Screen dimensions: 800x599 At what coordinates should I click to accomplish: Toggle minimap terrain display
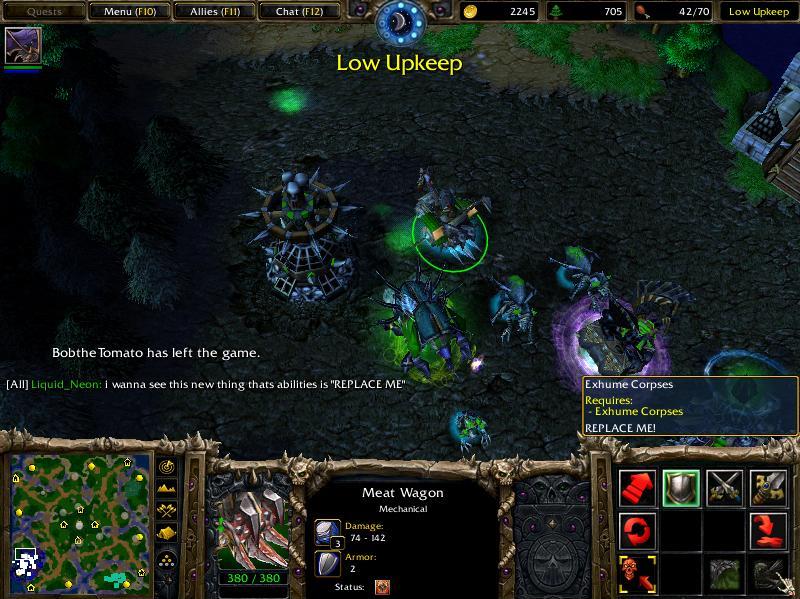point(166,490)
